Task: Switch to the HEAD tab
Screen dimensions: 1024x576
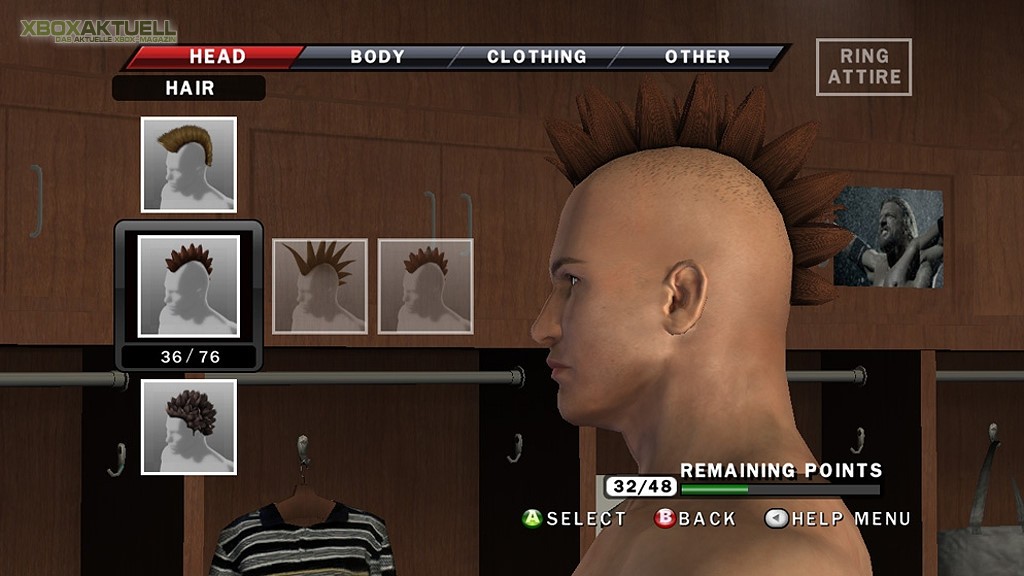Action: 216,57
